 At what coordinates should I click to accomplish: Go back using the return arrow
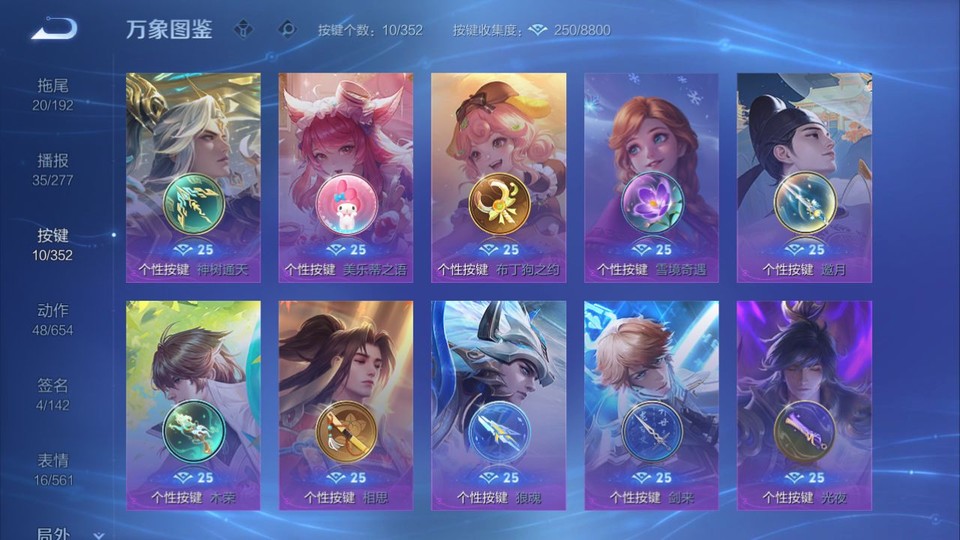click(x=53, y=30)
